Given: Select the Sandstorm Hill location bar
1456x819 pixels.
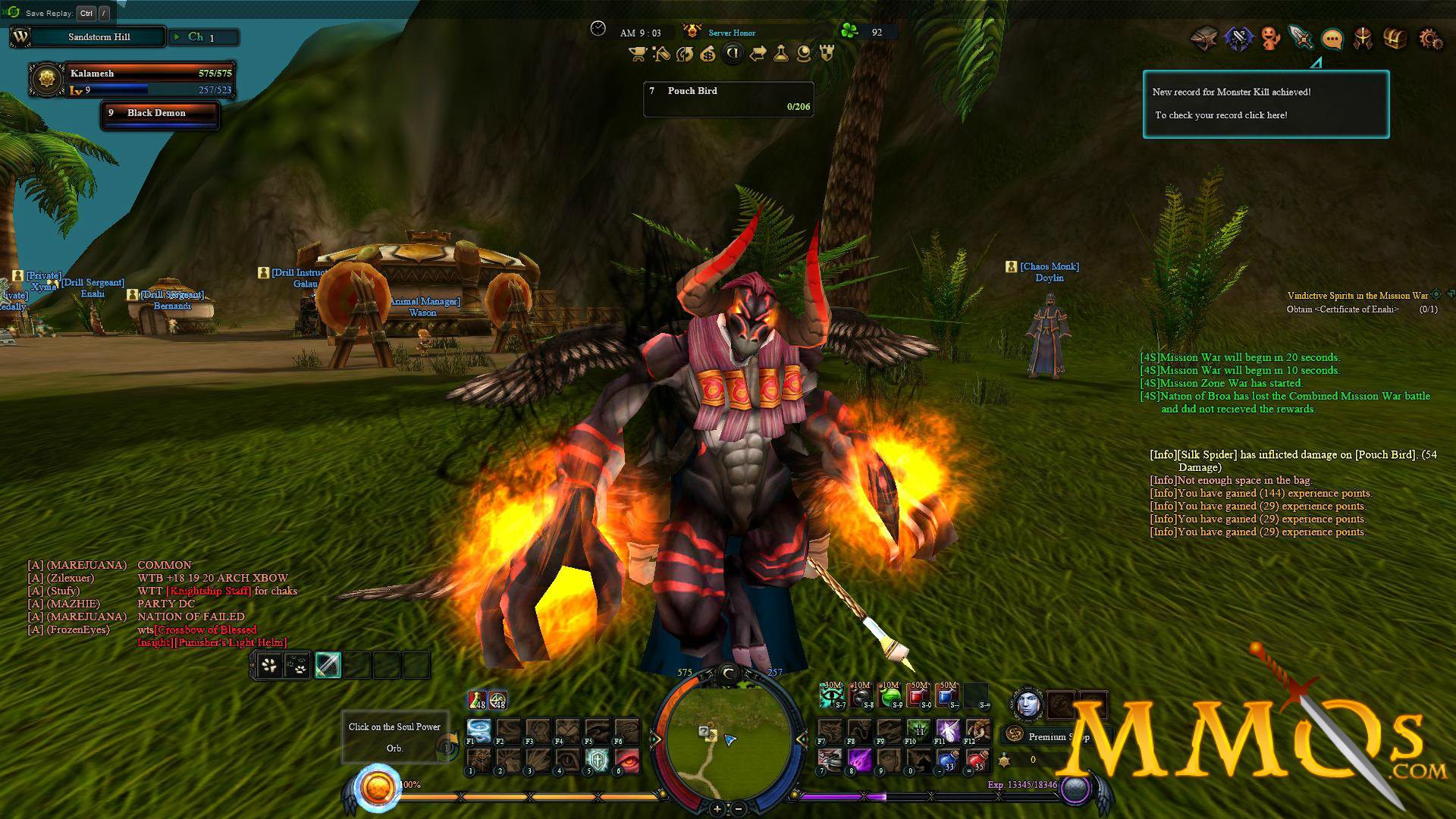Looking at the screenshot, I should pos(99,37).
